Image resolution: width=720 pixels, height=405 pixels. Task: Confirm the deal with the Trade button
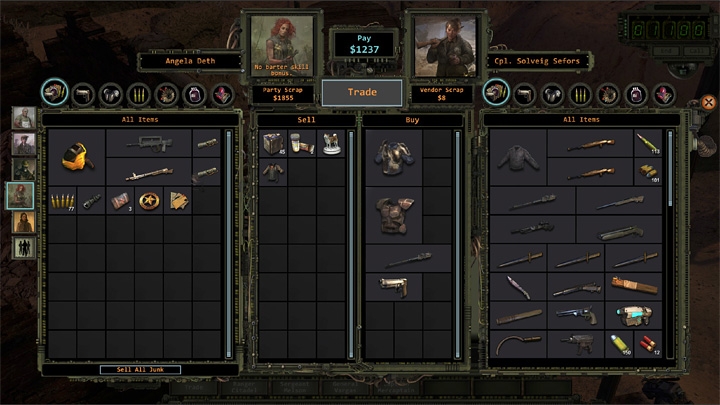coord(361,92)
